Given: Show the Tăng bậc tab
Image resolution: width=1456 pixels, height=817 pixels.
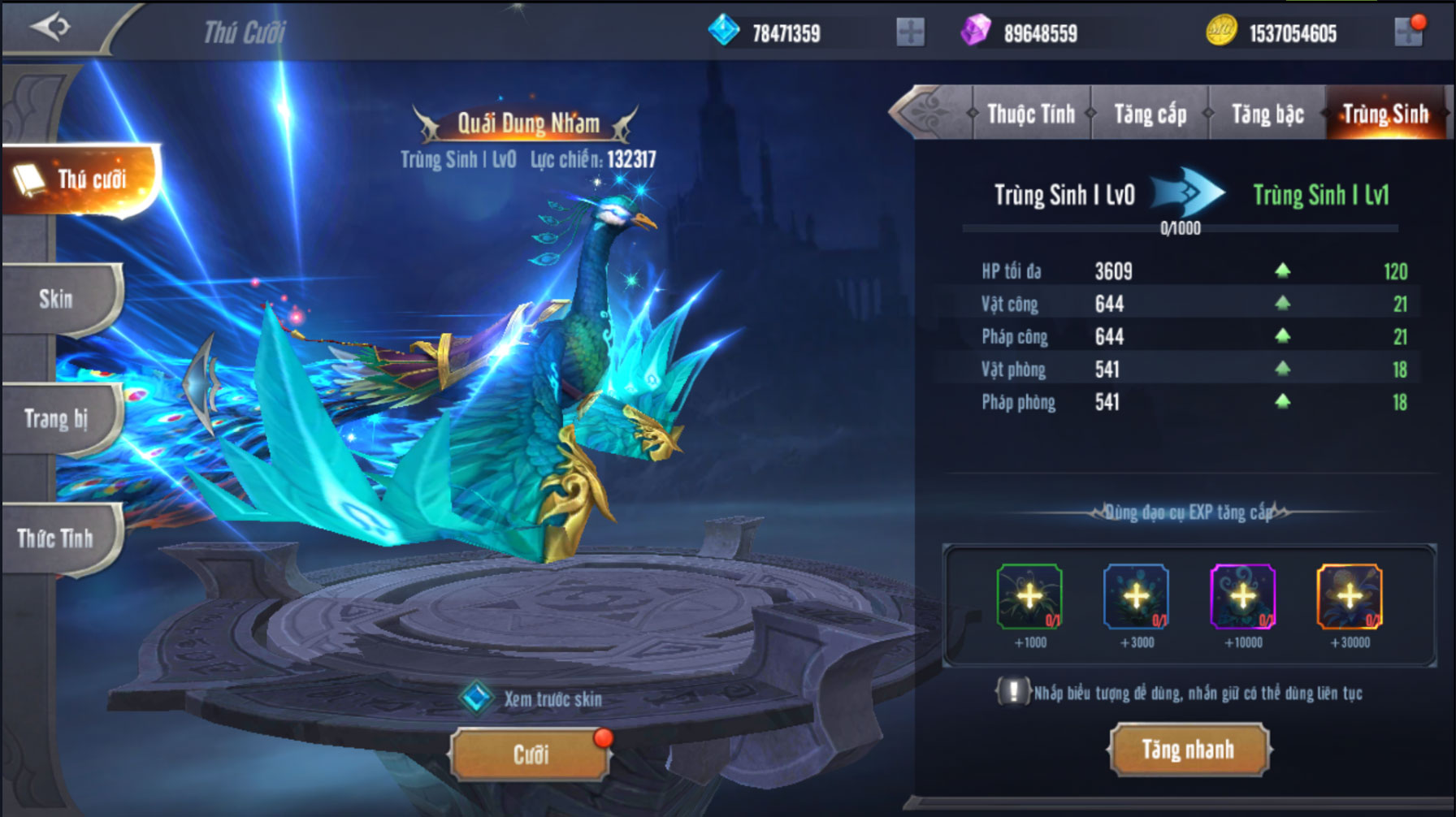Looking at the screenshot, I should 1267,114.
